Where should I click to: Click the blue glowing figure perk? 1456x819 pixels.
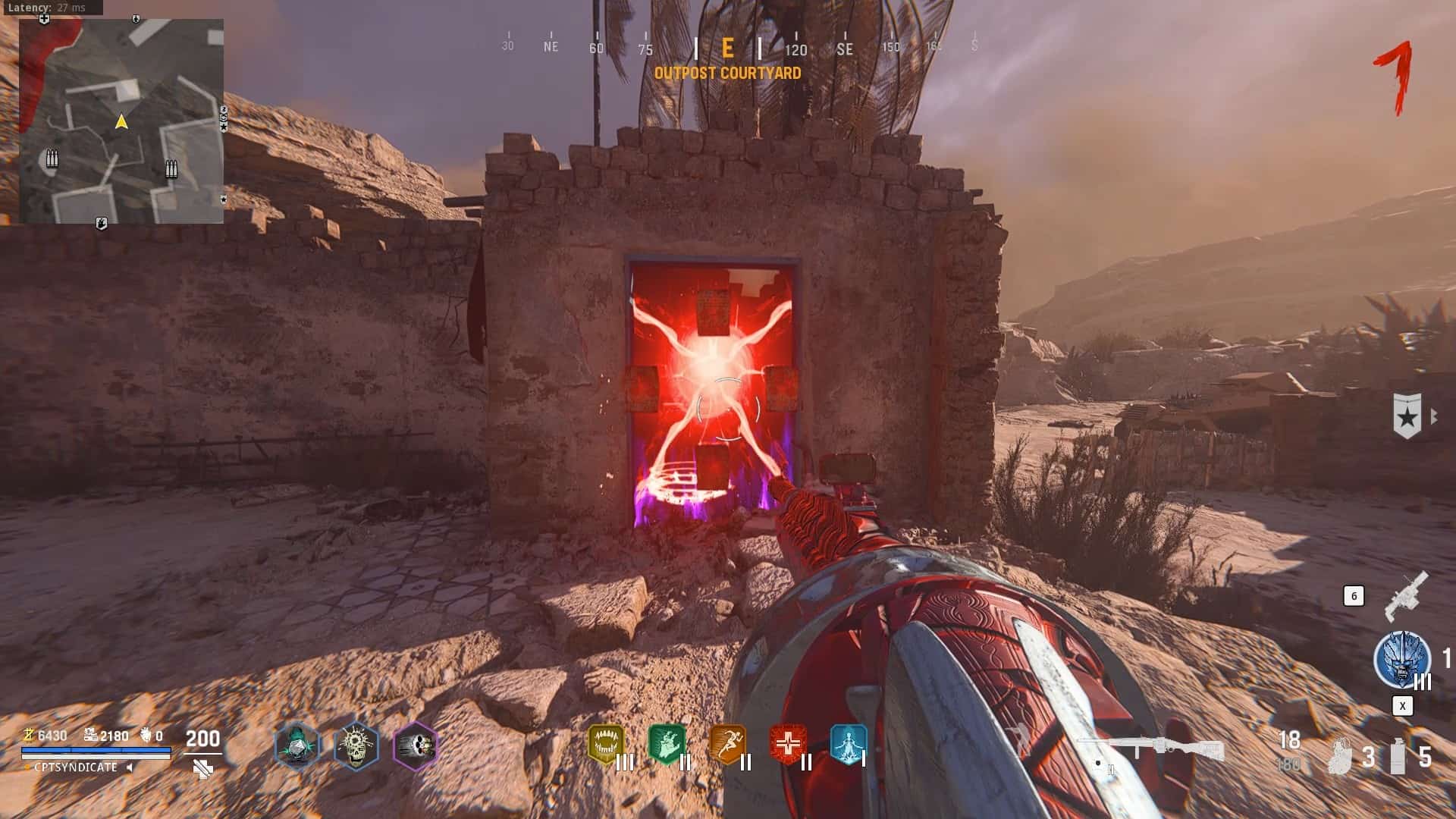pyautogui.click(x=848, y=745)
